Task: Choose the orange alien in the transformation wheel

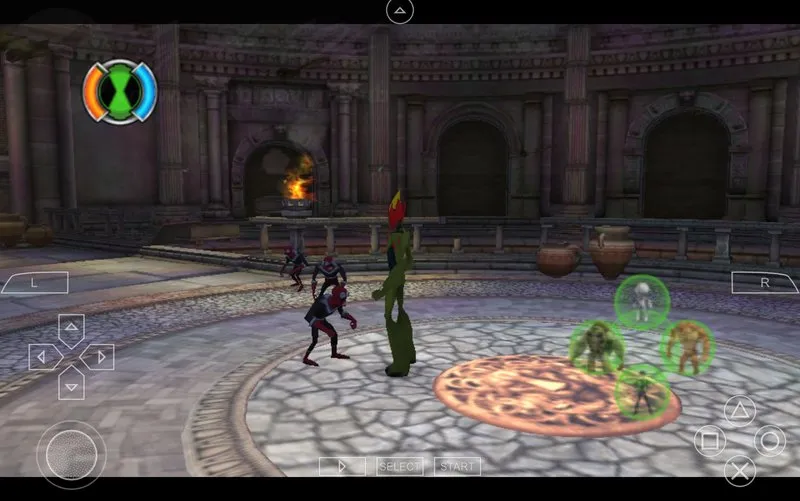Action: tap(686, 347)
